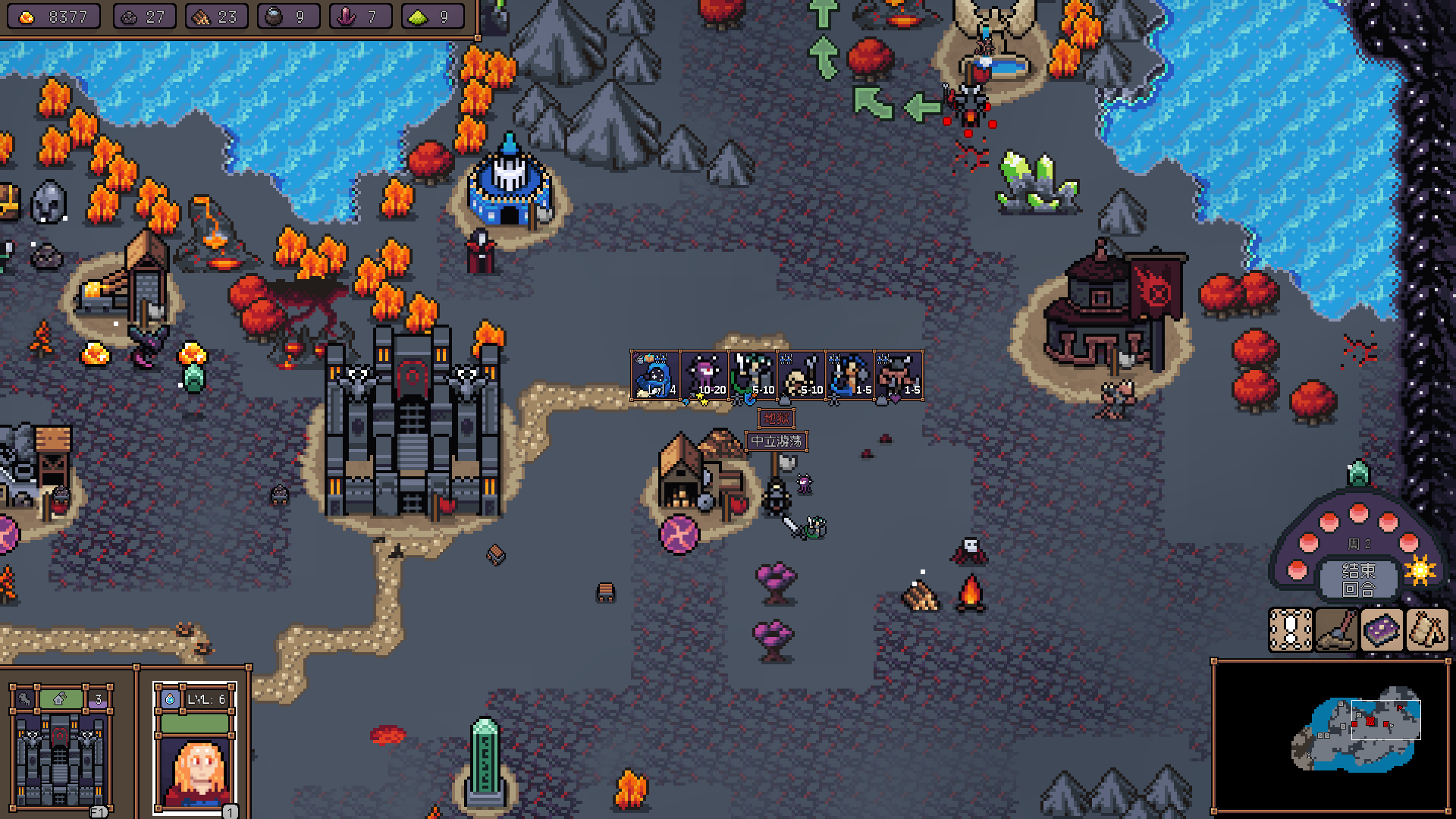Viewport: 1456px width, 819px height.
Task: Click the mana potion icon above hero
Action: [x=170, y=699]
